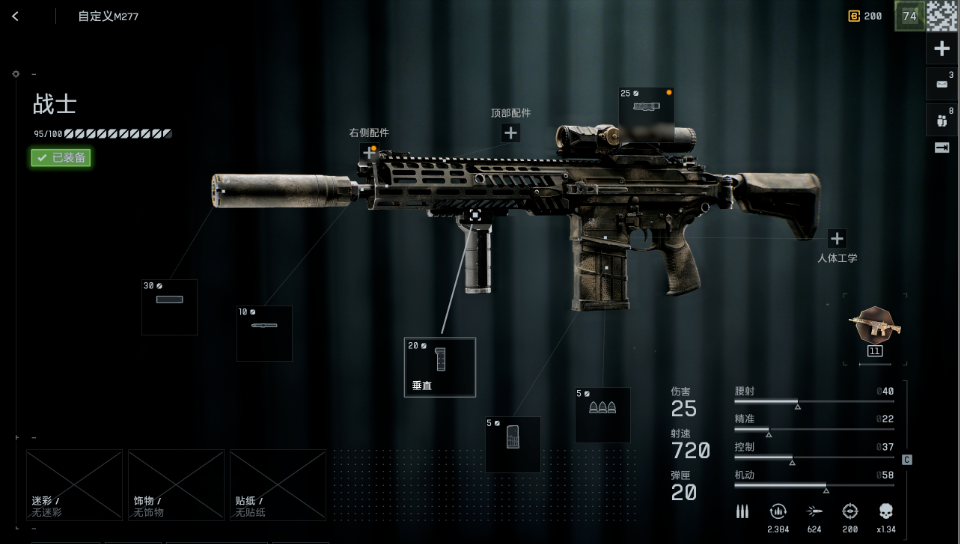Image resolution: width=960 pixels, height=544 pixels.
Task: Open the scope attachment slot costing 25
Action: click(646, 113)
